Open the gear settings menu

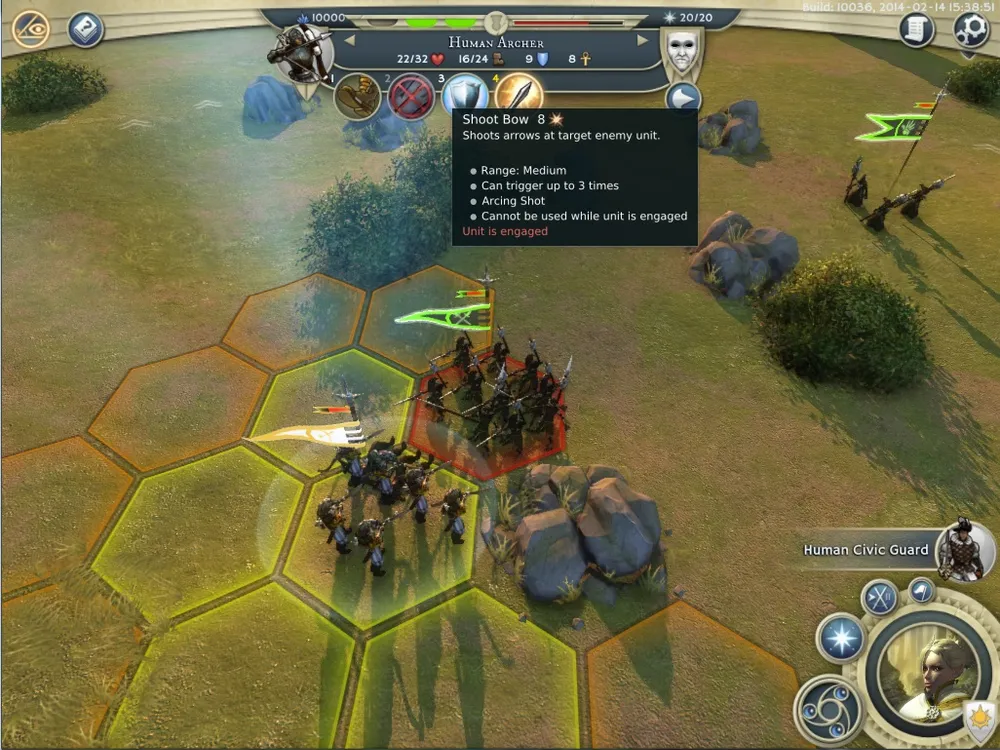pyautogui.click(x=970, y=29)
